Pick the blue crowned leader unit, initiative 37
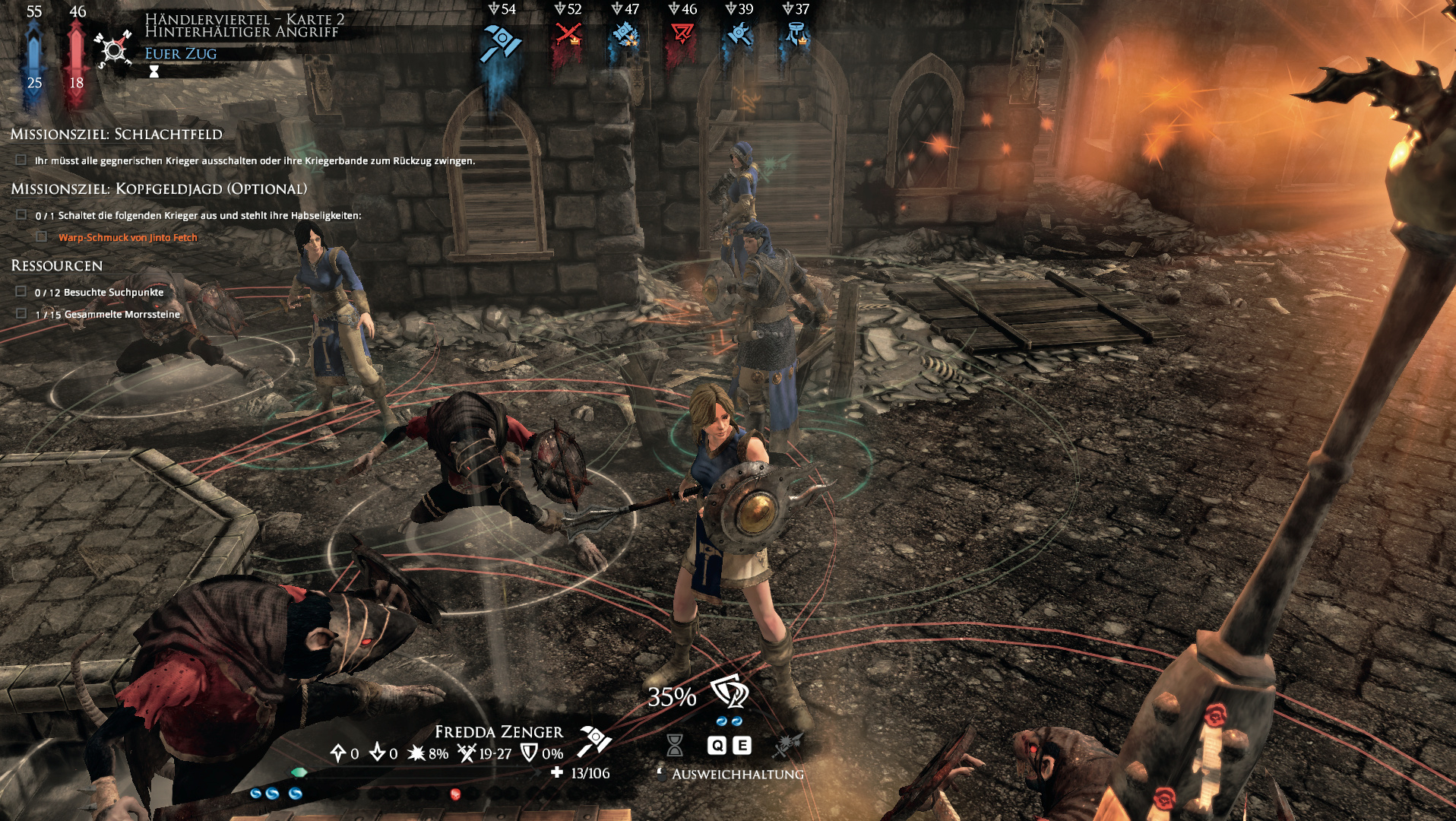 pos(796,35)
